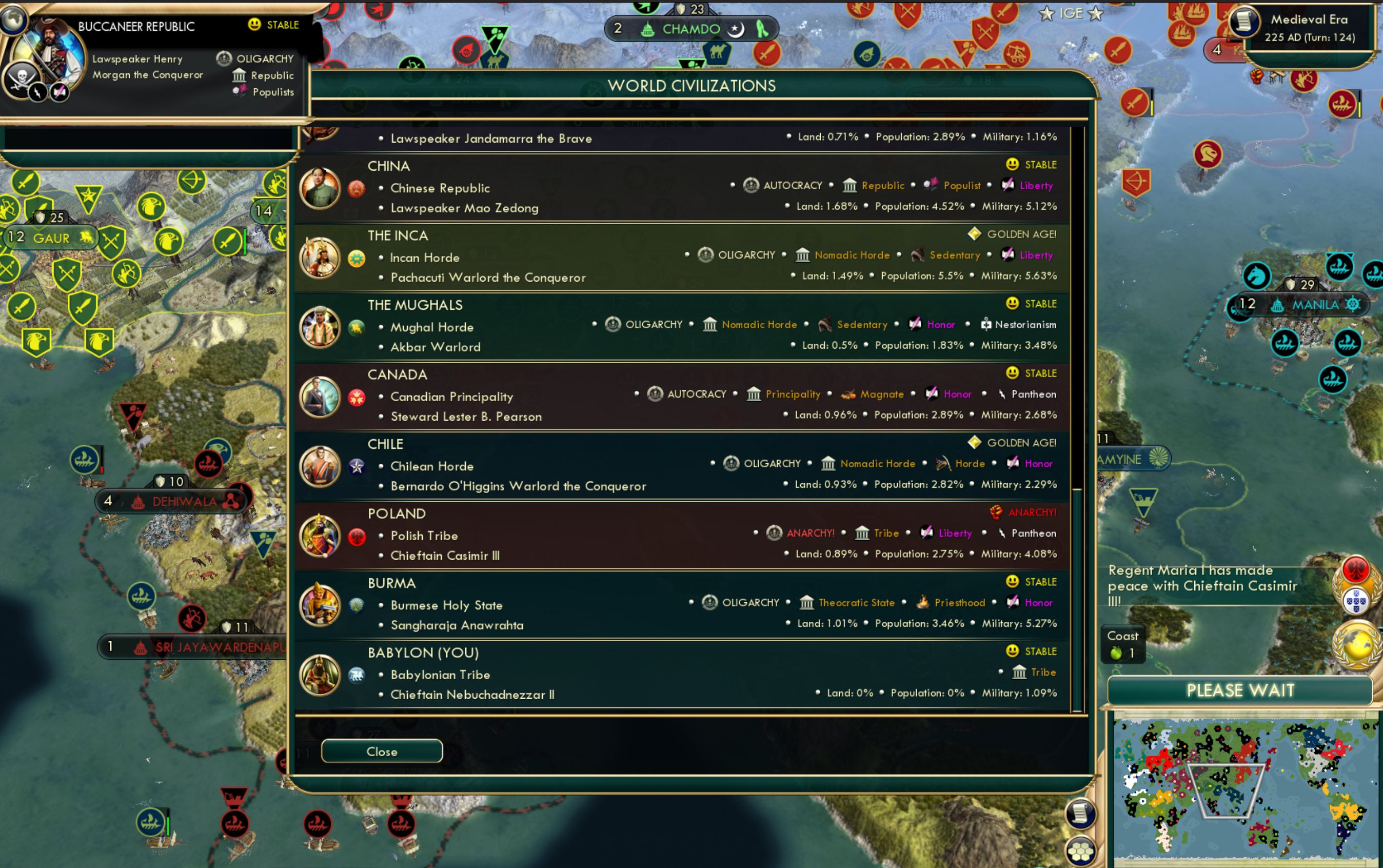The height and width of the screenshot is (868, 1383).
Task: Click the capitol icon on the Chamdo banner
Action: [647, 29]
